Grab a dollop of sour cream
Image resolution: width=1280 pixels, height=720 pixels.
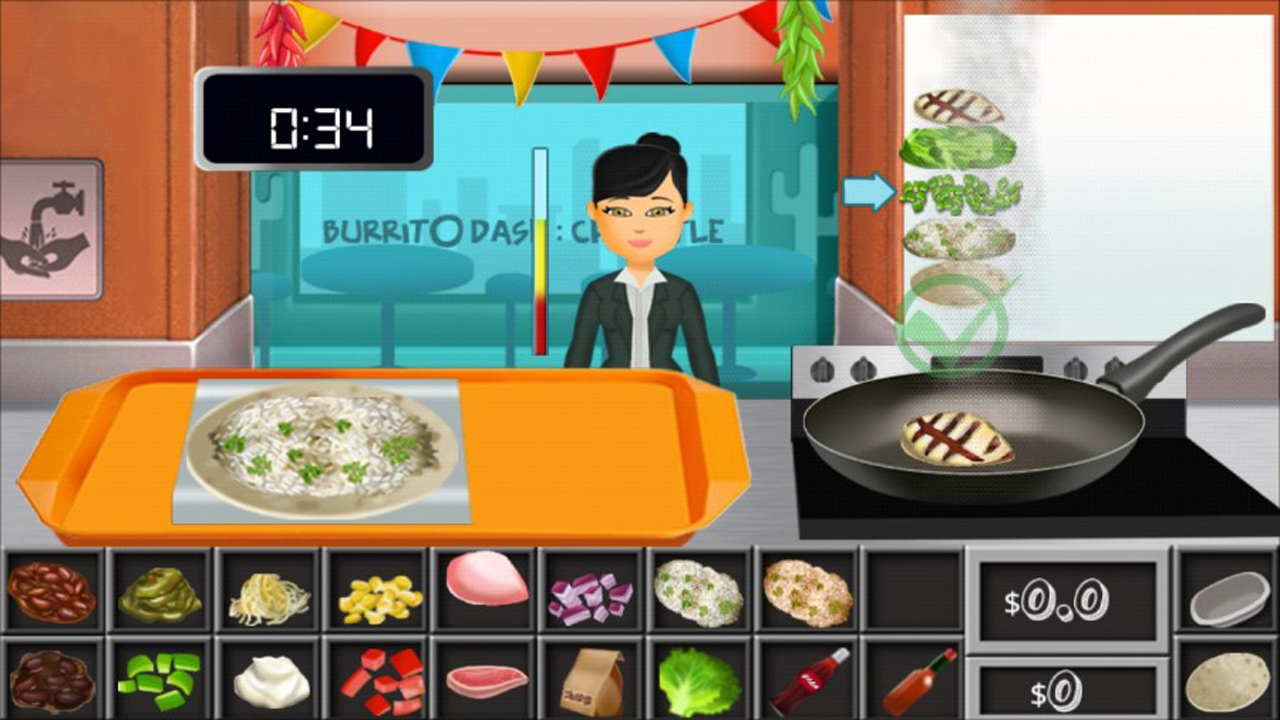click(x=268, y=685)
